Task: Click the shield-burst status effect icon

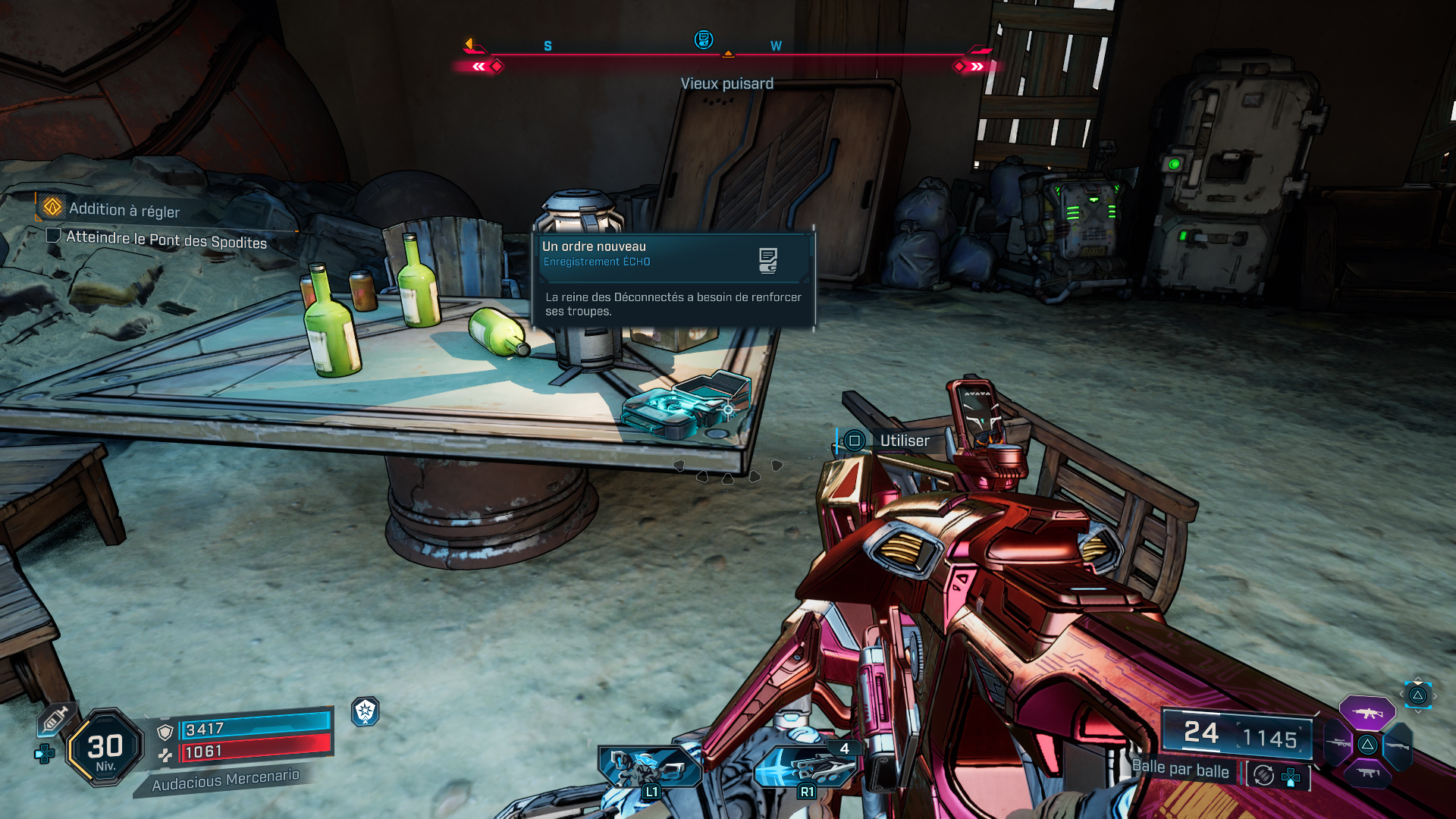Action: pos(366,711)
